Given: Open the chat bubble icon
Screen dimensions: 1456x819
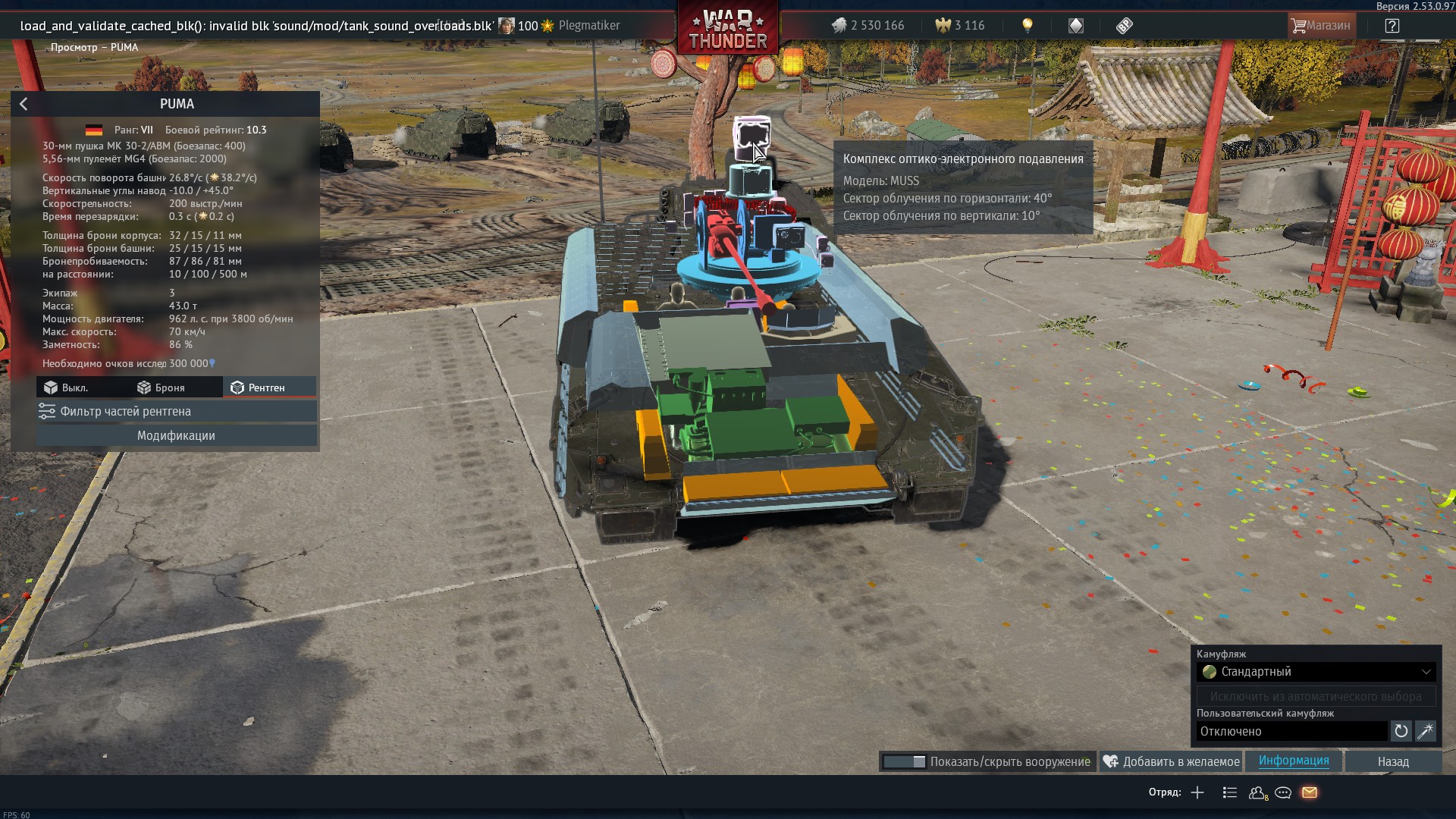Looking at the screenshot, I should coord(1283,792).
